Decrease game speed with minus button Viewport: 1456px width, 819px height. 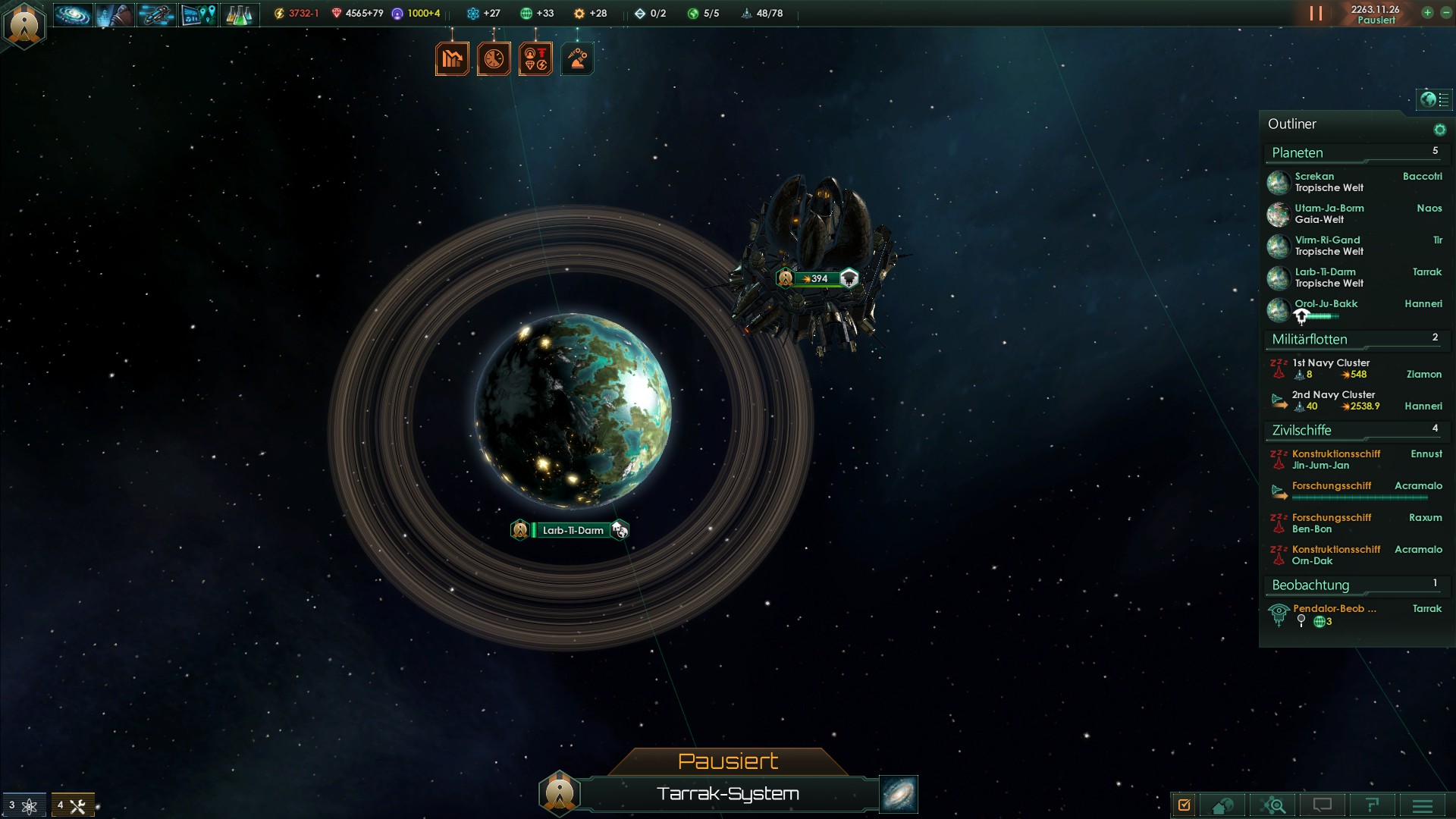coord(1445,13)
